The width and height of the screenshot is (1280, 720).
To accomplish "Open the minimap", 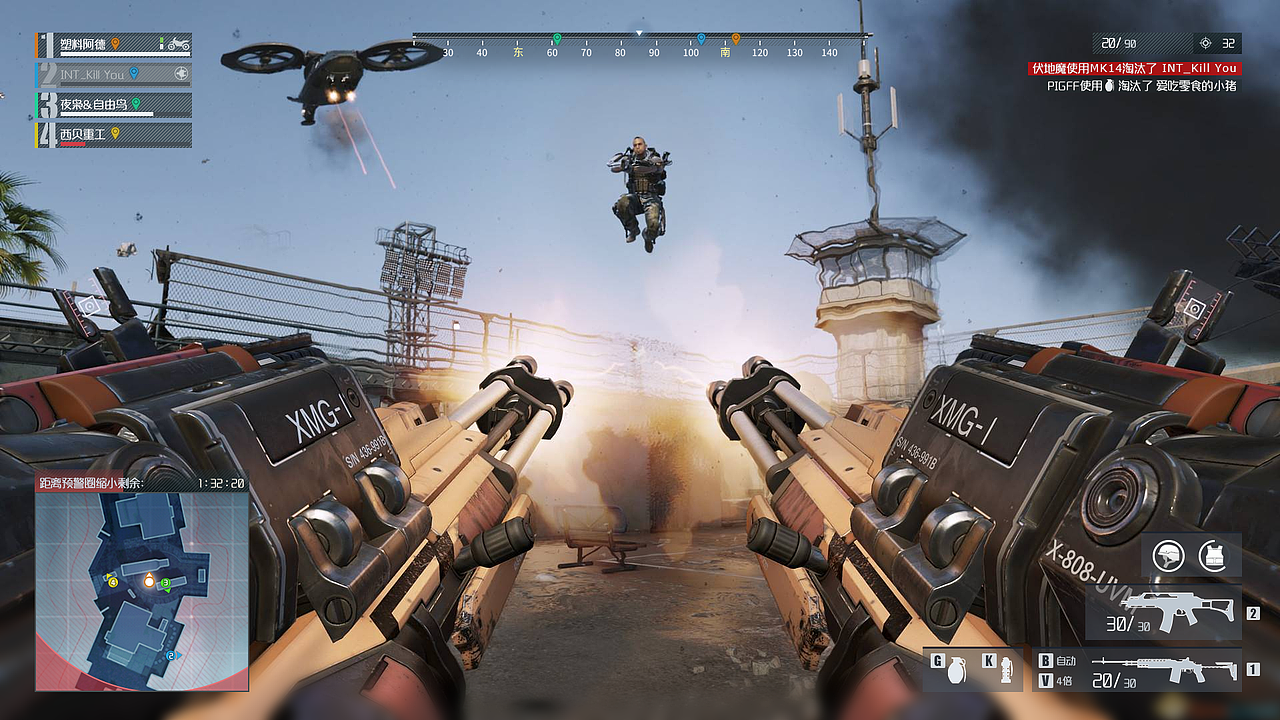I will click(142, 590).
